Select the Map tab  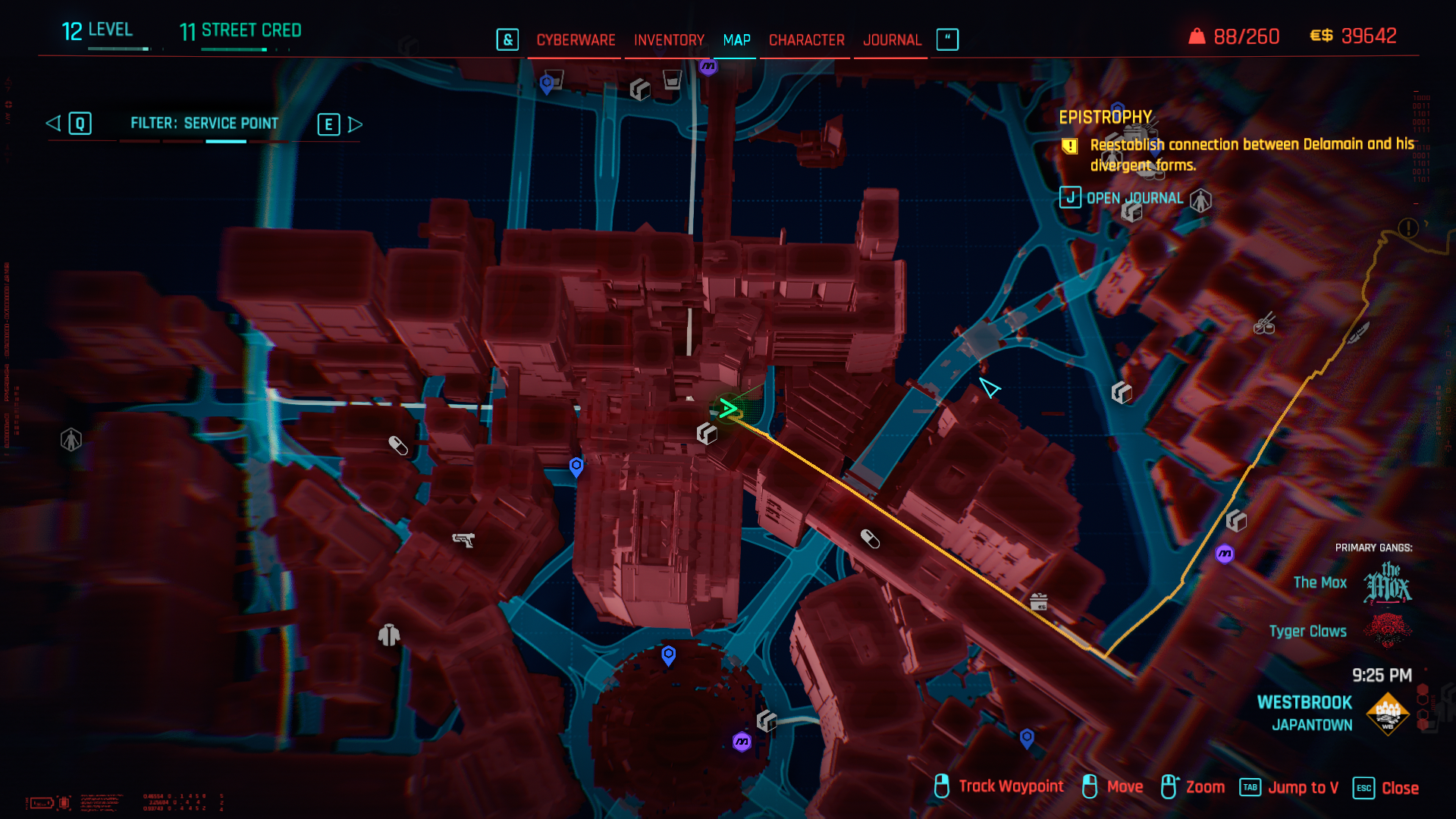point(736,40)
